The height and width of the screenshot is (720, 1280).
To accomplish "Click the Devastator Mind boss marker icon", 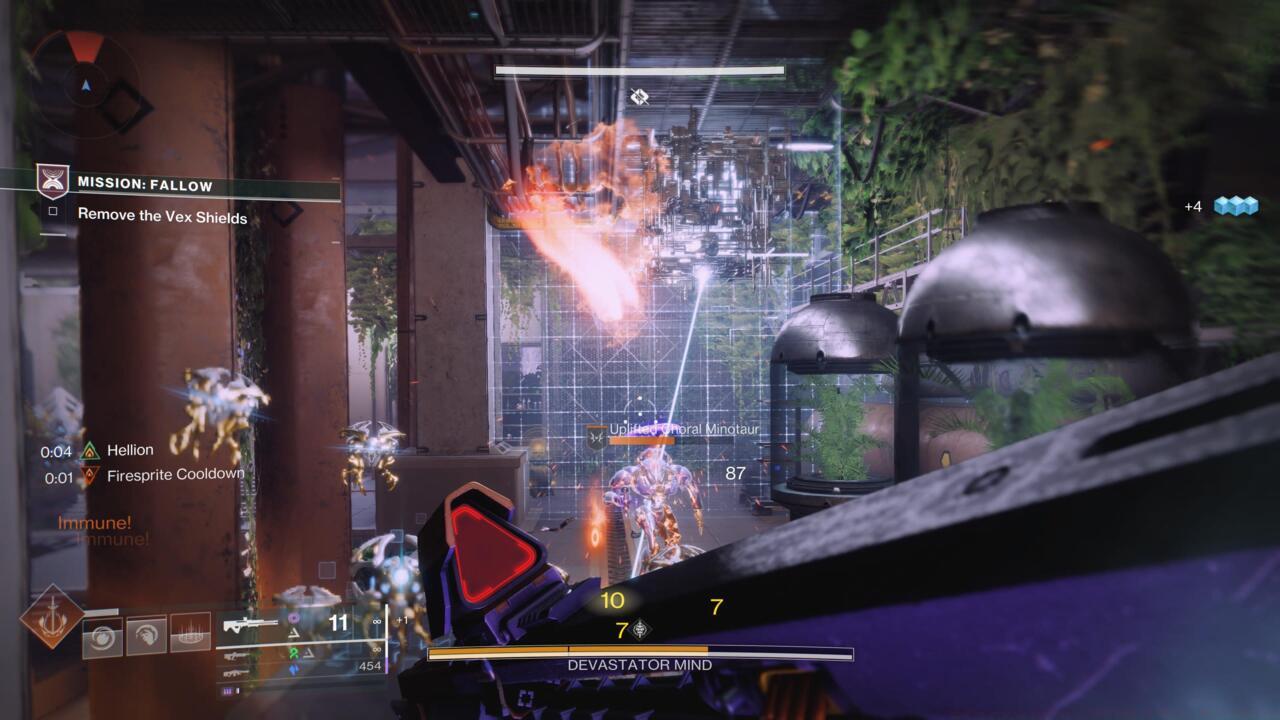I will point(640,96).
